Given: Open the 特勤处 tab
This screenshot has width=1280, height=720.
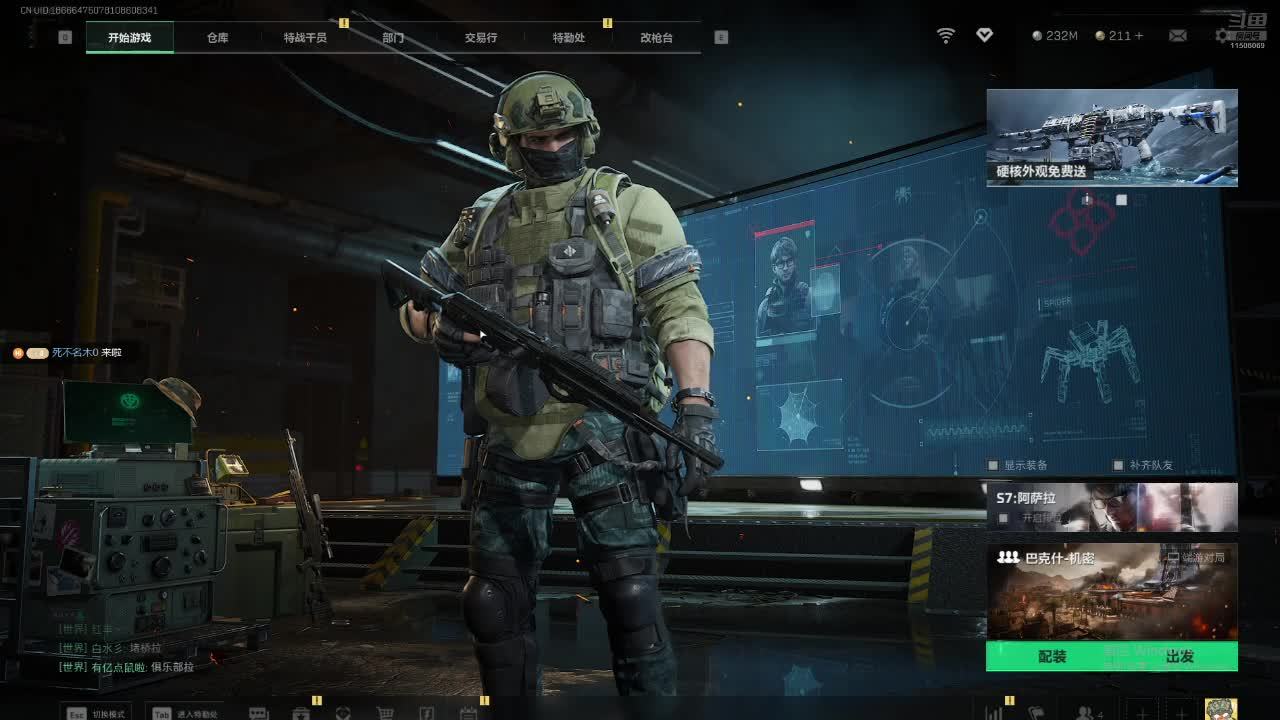Looking at the screenshot, I should 568,37.
